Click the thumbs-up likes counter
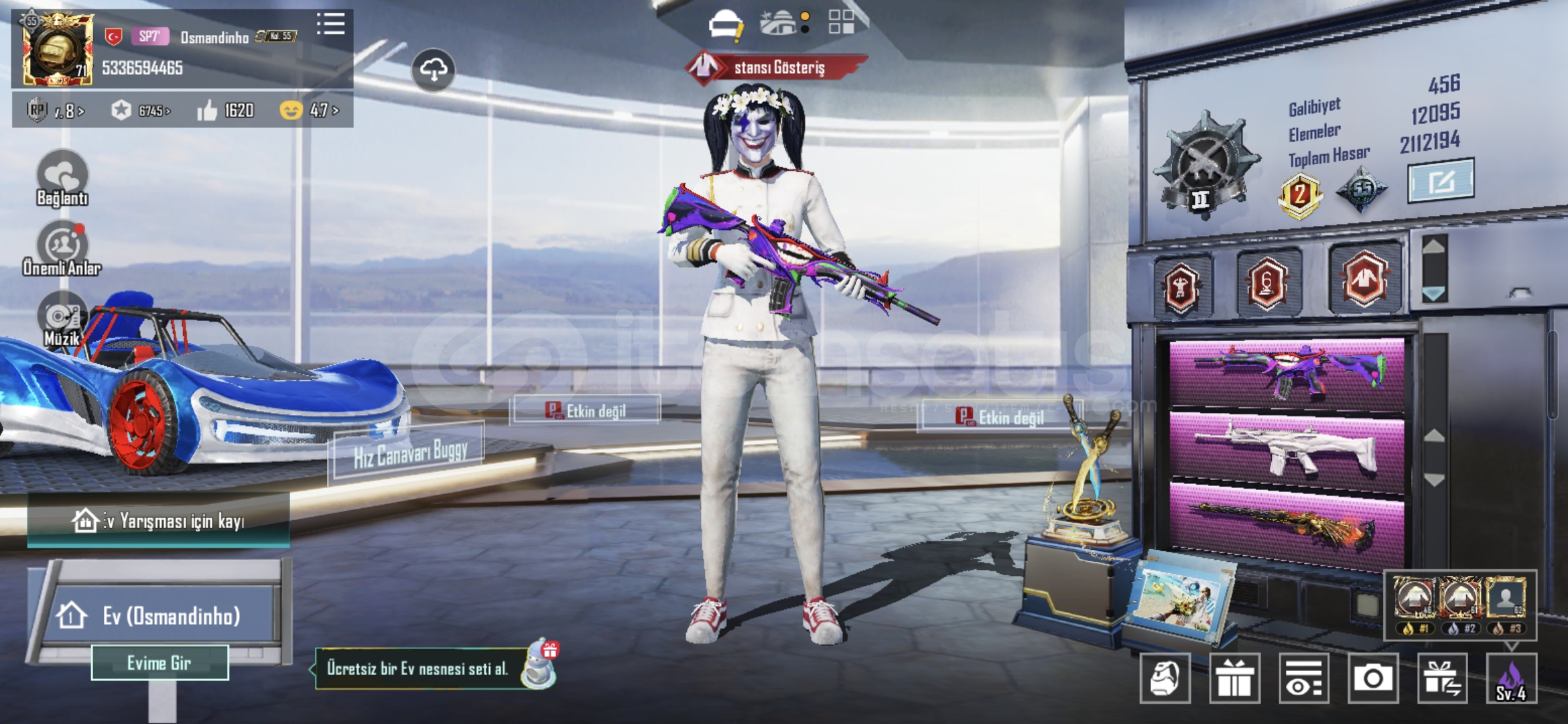This screenshot has height=724, width=1568. coord(226,111)
